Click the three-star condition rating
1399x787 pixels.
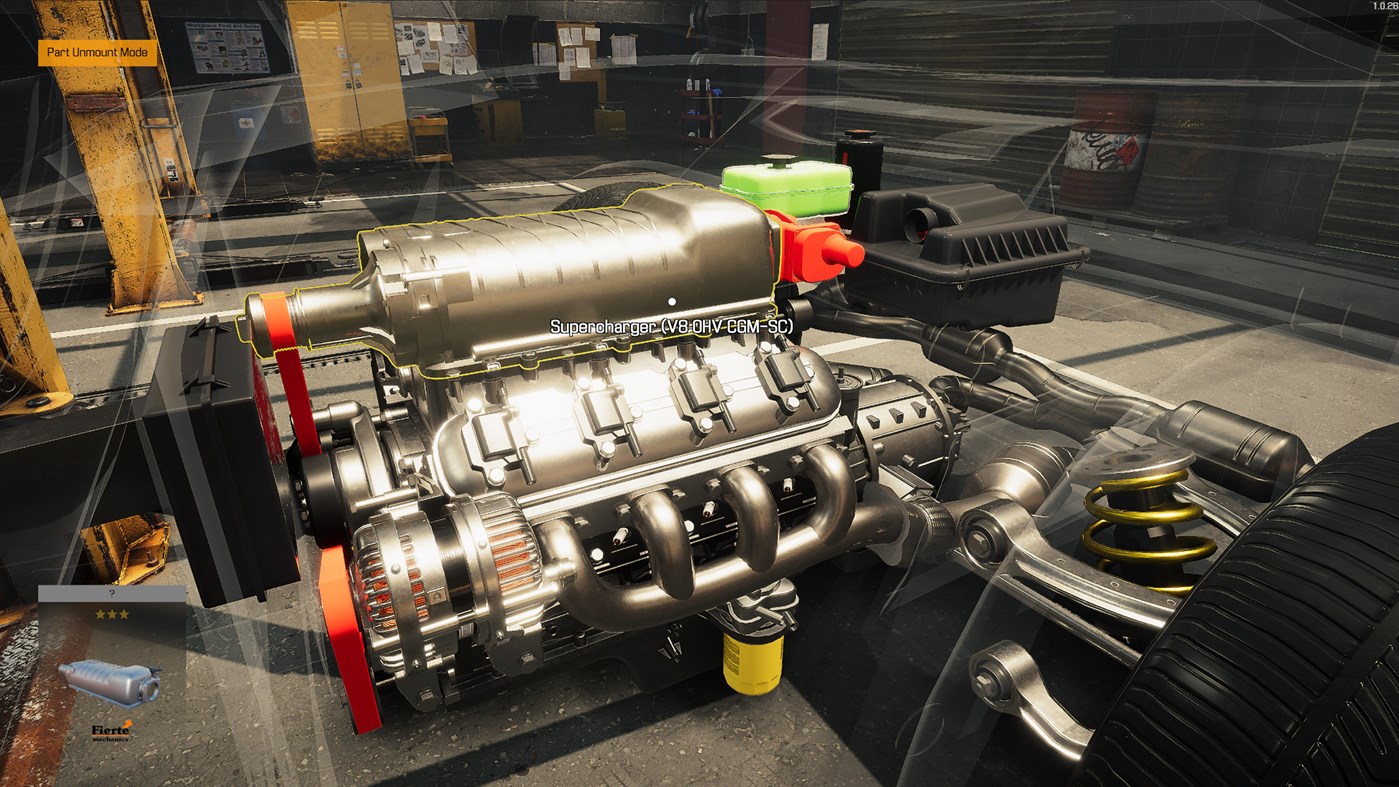[x=110, y=612]
